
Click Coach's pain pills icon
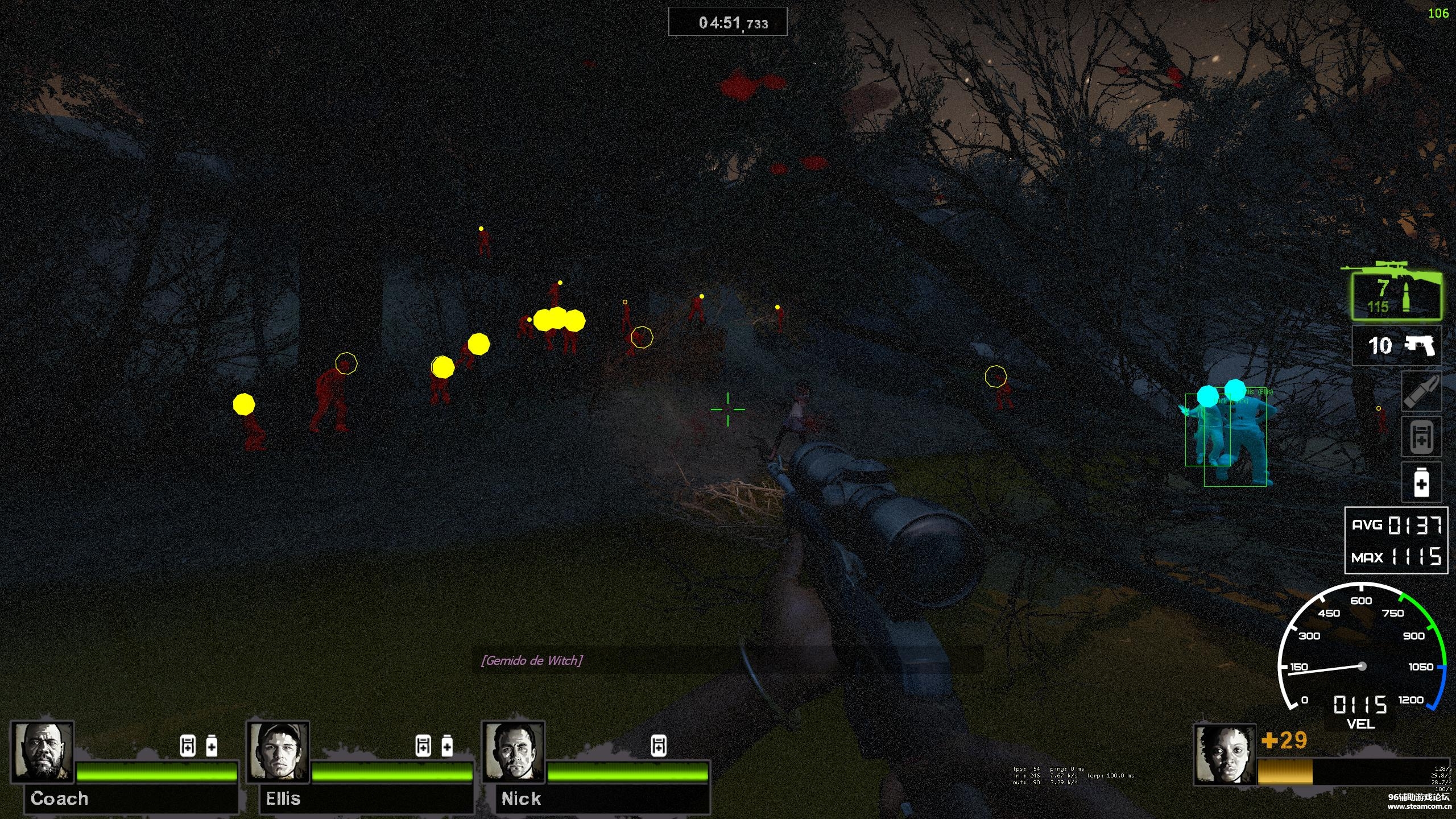[212, 746]
